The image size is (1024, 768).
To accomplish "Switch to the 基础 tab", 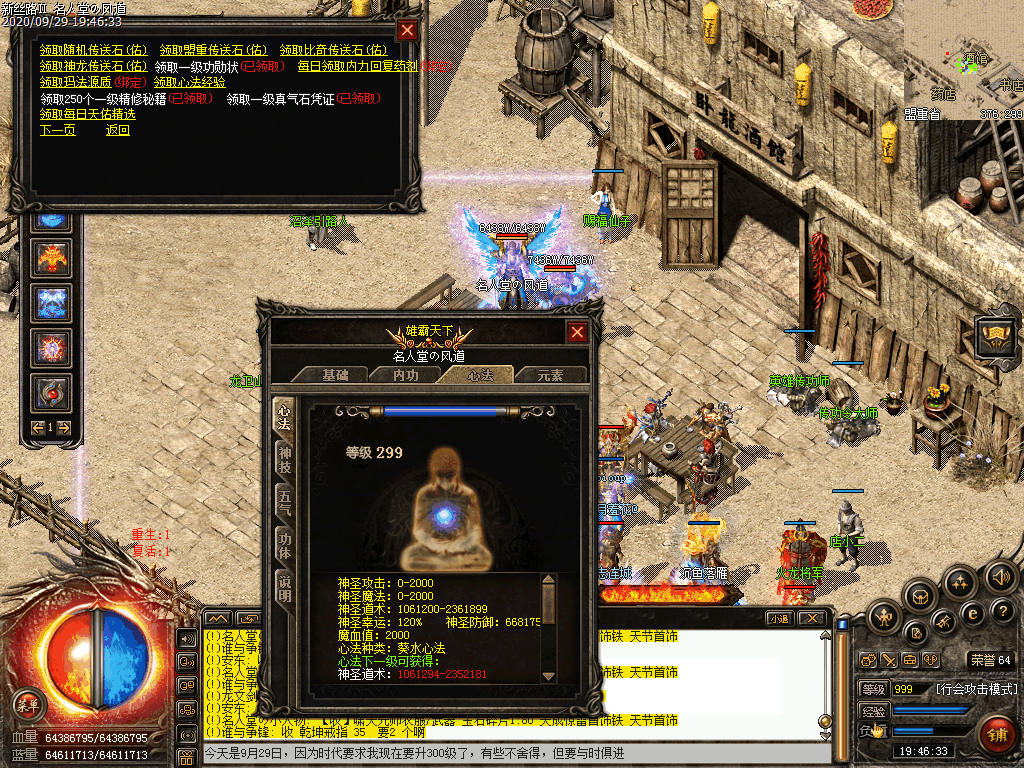I will 335,375.
